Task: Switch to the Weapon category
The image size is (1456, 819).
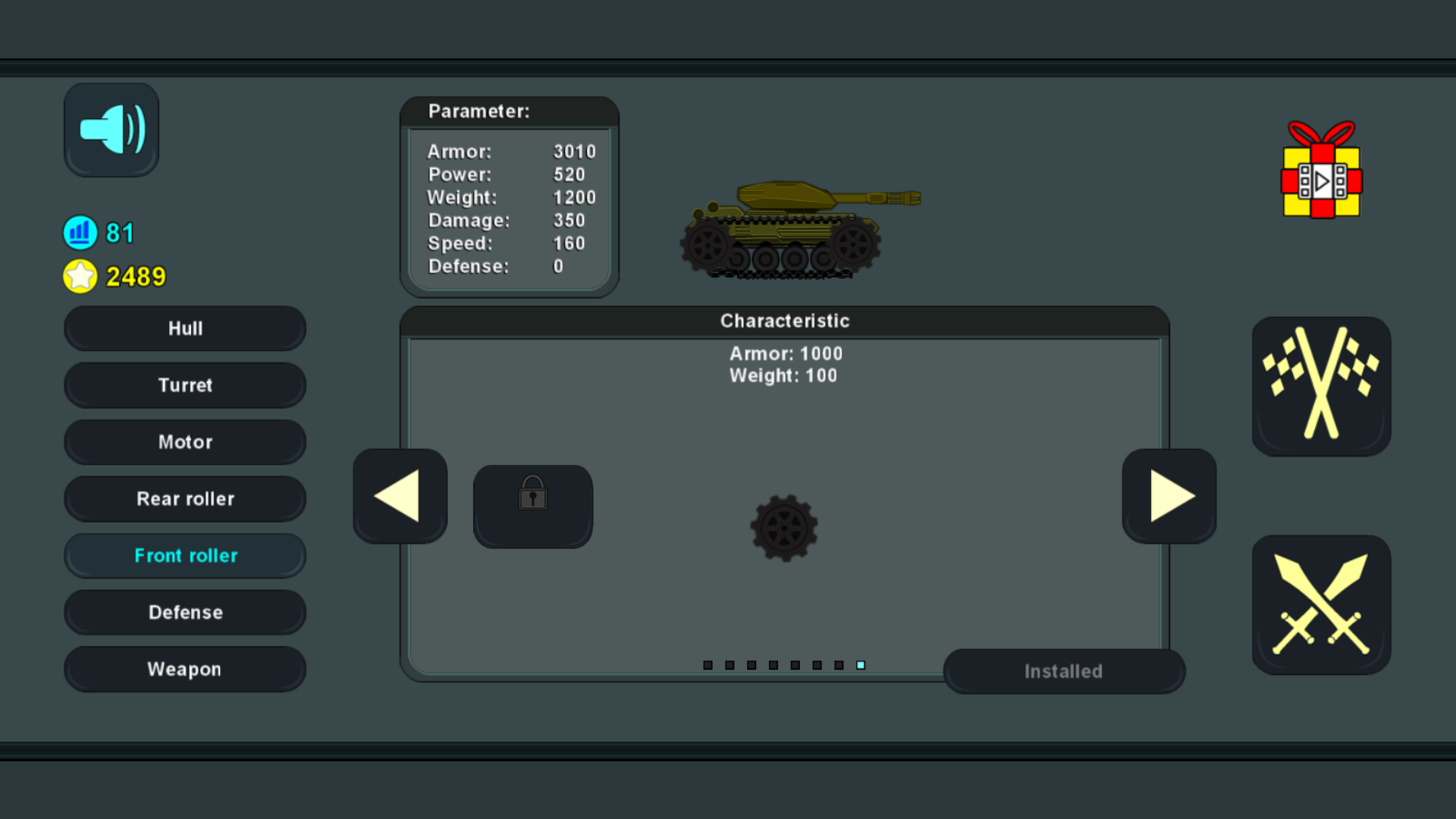Action: click(x=184, y=669)
